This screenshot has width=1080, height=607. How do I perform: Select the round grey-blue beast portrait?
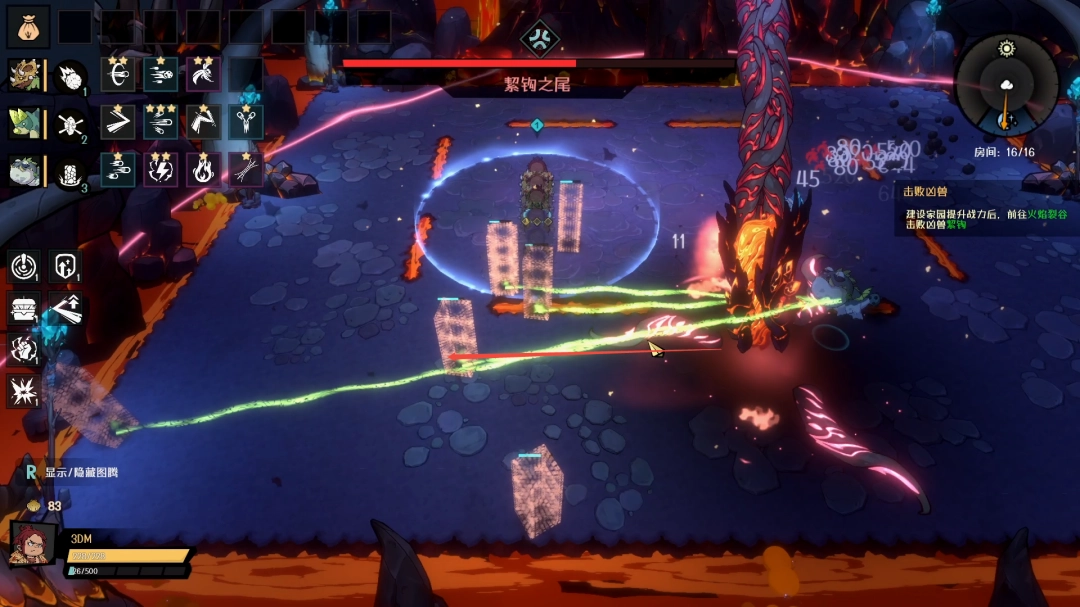24,171
